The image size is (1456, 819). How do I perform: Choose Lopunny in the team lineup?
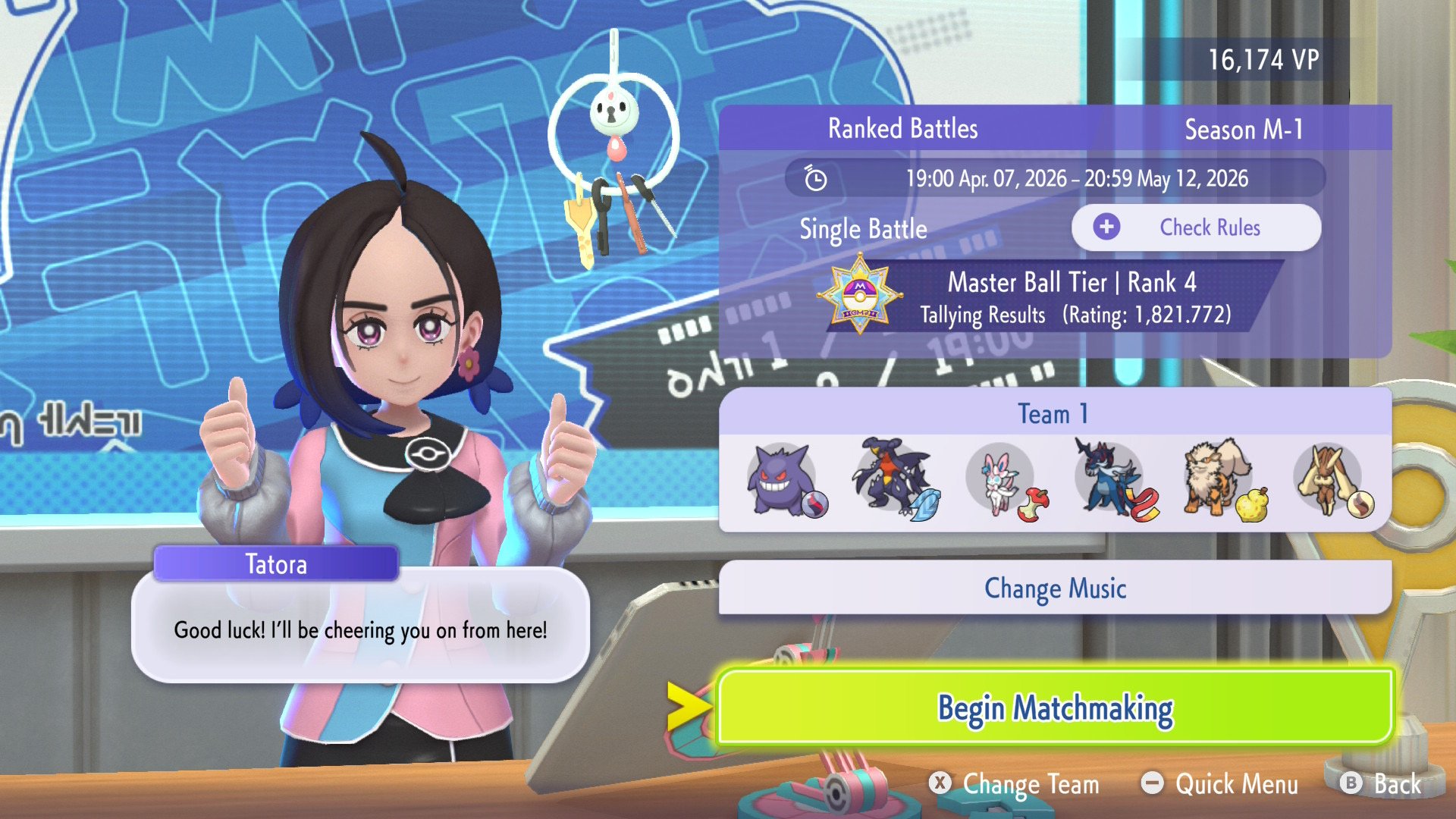pyautogui.click(x=1327, y=481)
